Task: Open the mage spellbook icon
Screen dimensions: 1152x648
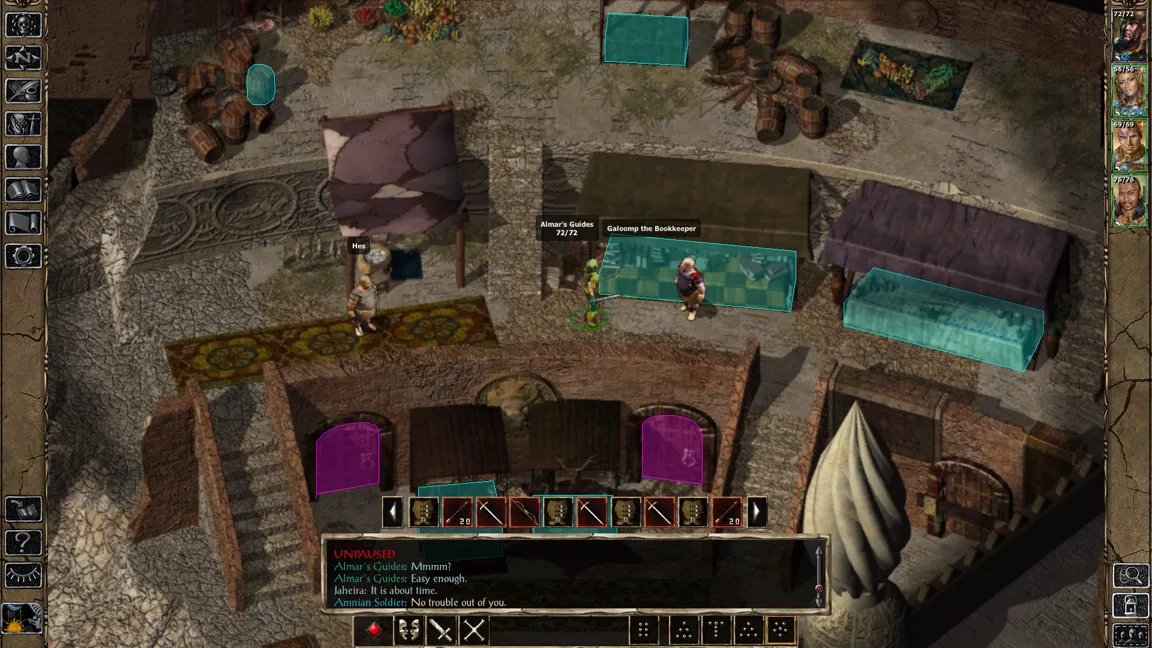Action: point(23,190)
